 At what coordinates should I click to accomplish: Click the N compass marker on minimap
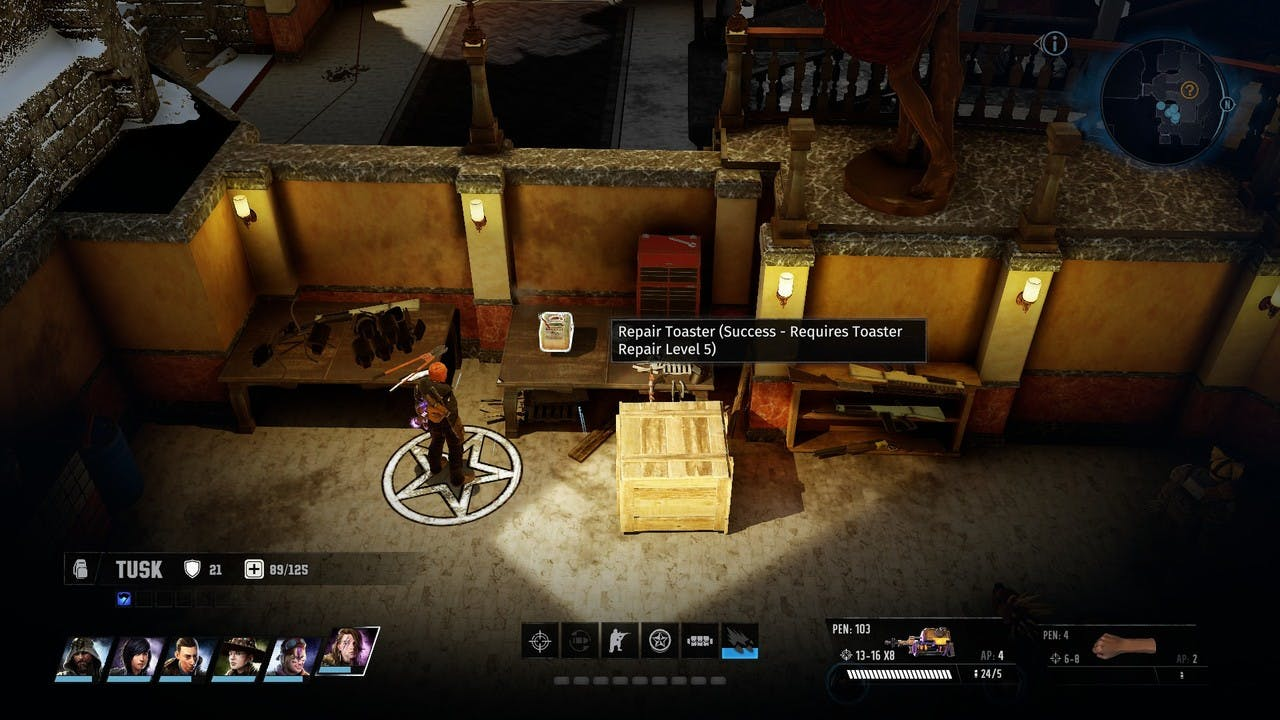pos(1227,104)
